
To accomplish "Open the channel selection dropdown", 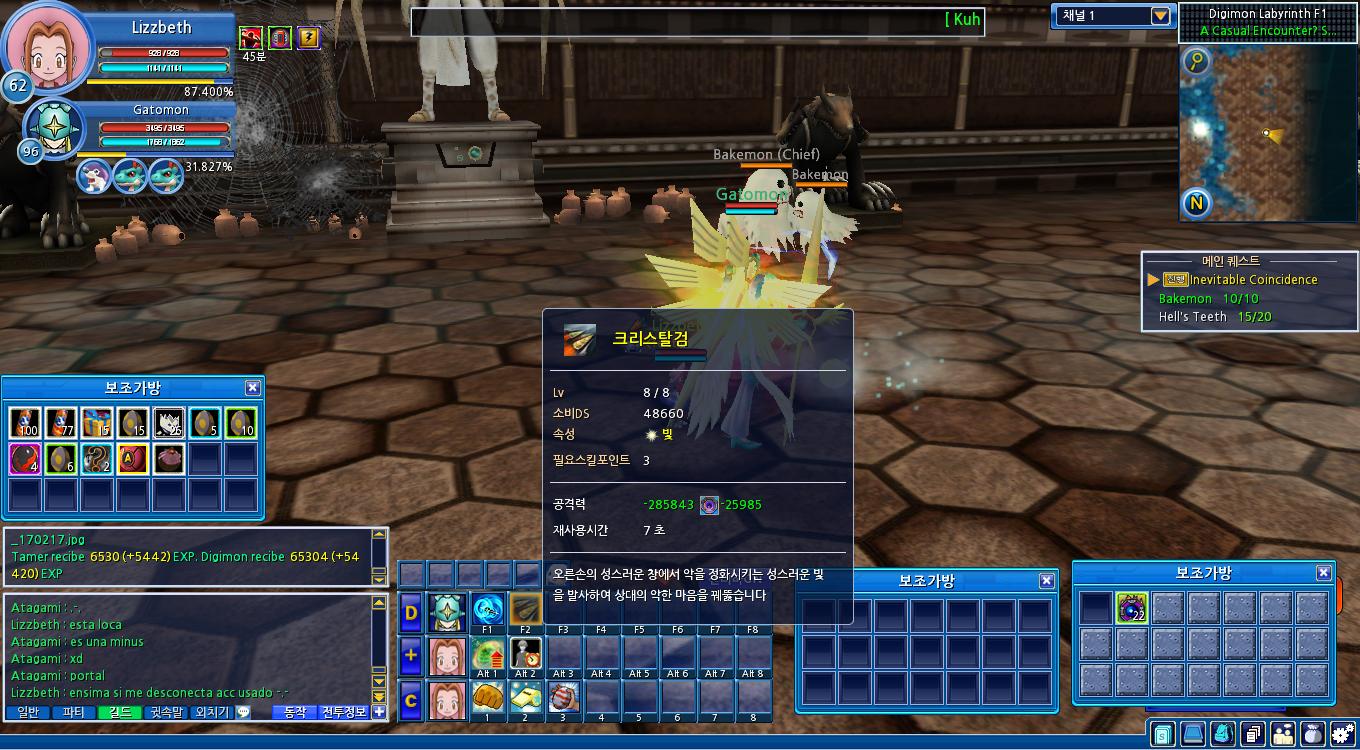I will 1160,16.
